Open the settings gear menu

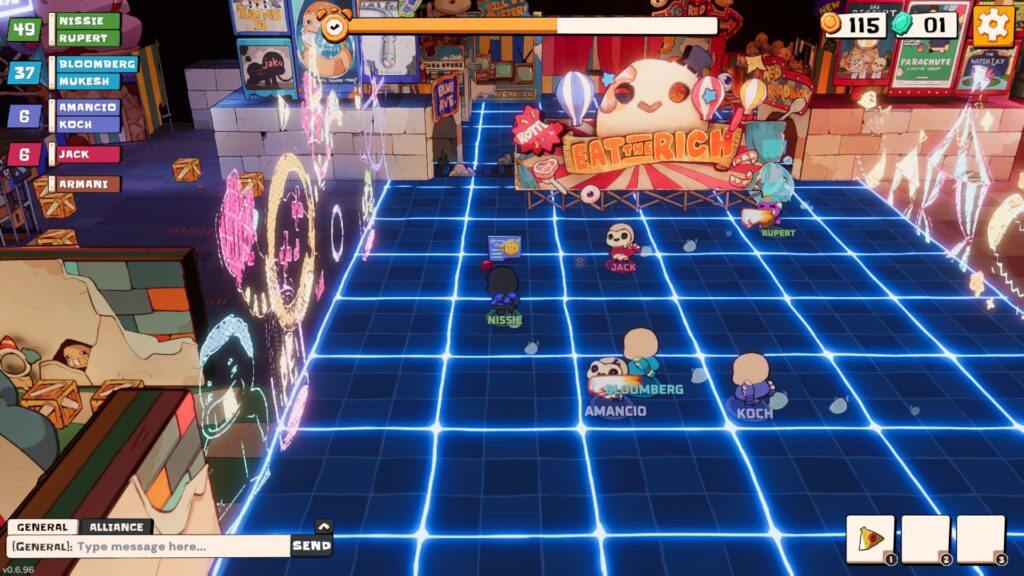click(x=993, y=25)
